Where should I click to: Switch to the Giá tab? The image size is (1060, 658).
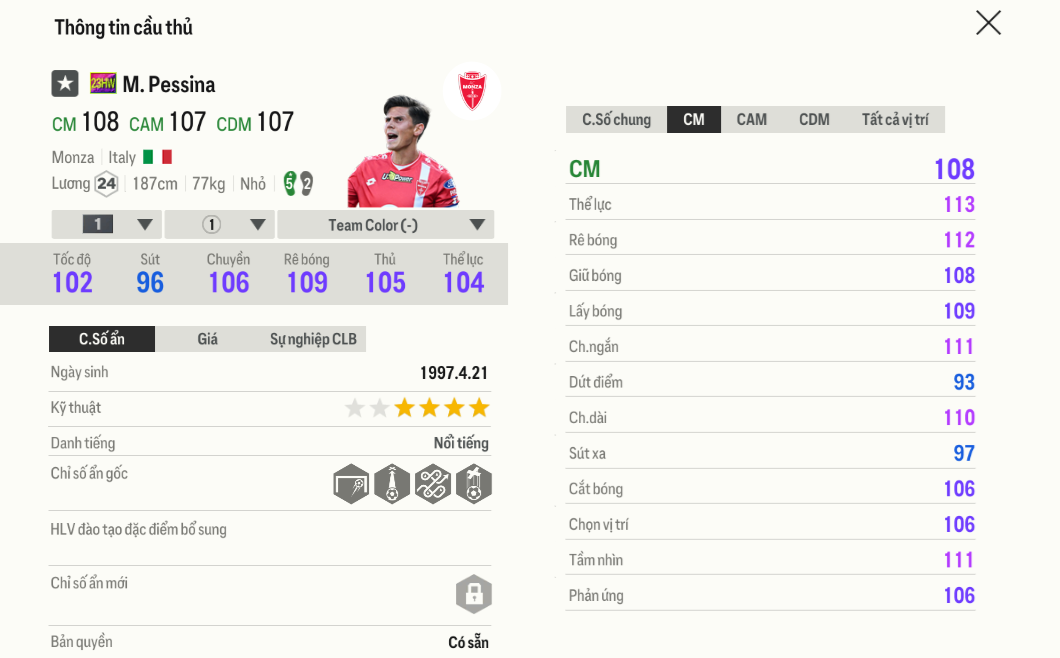(207, 339)
